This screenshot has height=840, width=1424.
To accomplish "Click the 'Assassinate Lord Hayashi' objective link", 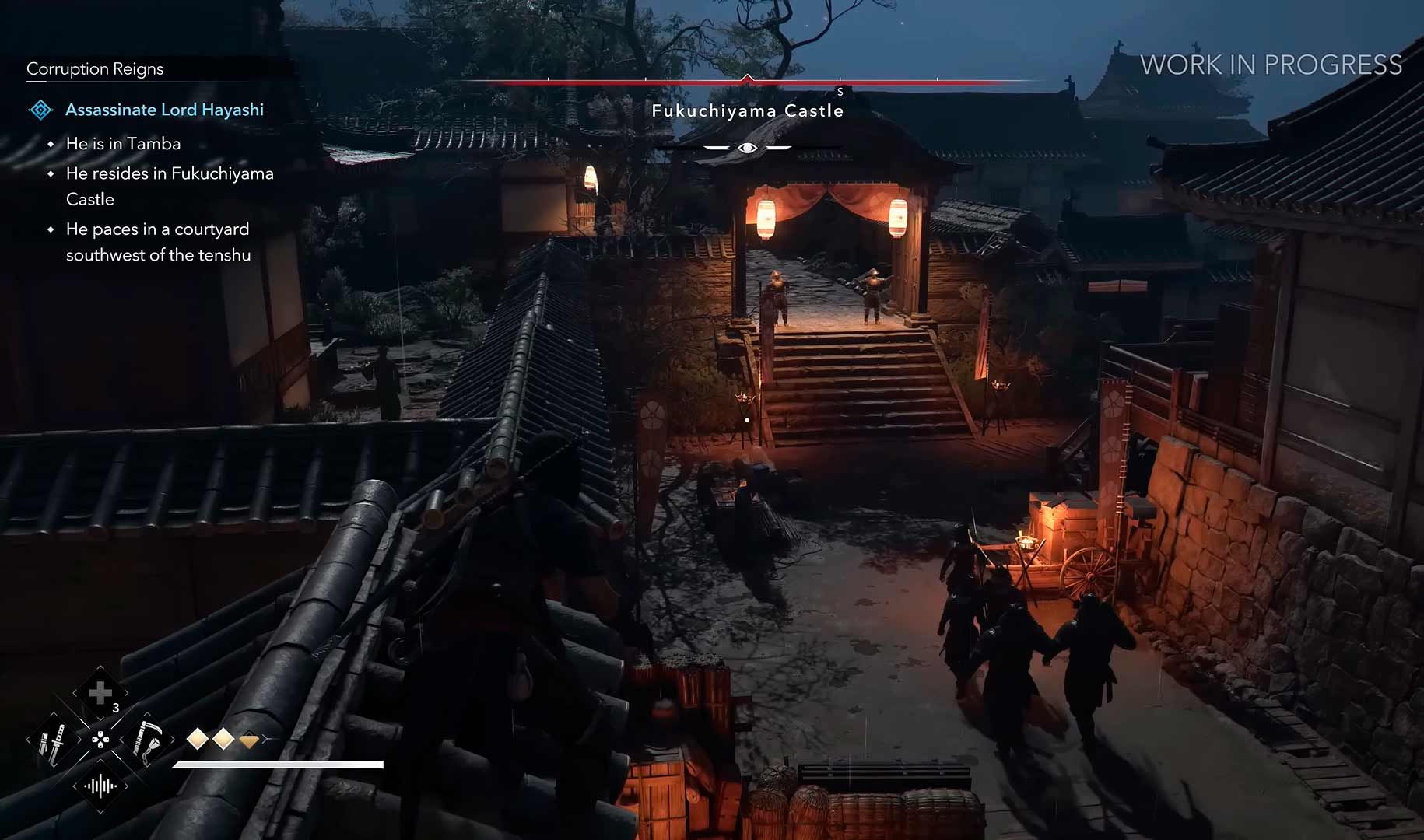I will [164, 109].
